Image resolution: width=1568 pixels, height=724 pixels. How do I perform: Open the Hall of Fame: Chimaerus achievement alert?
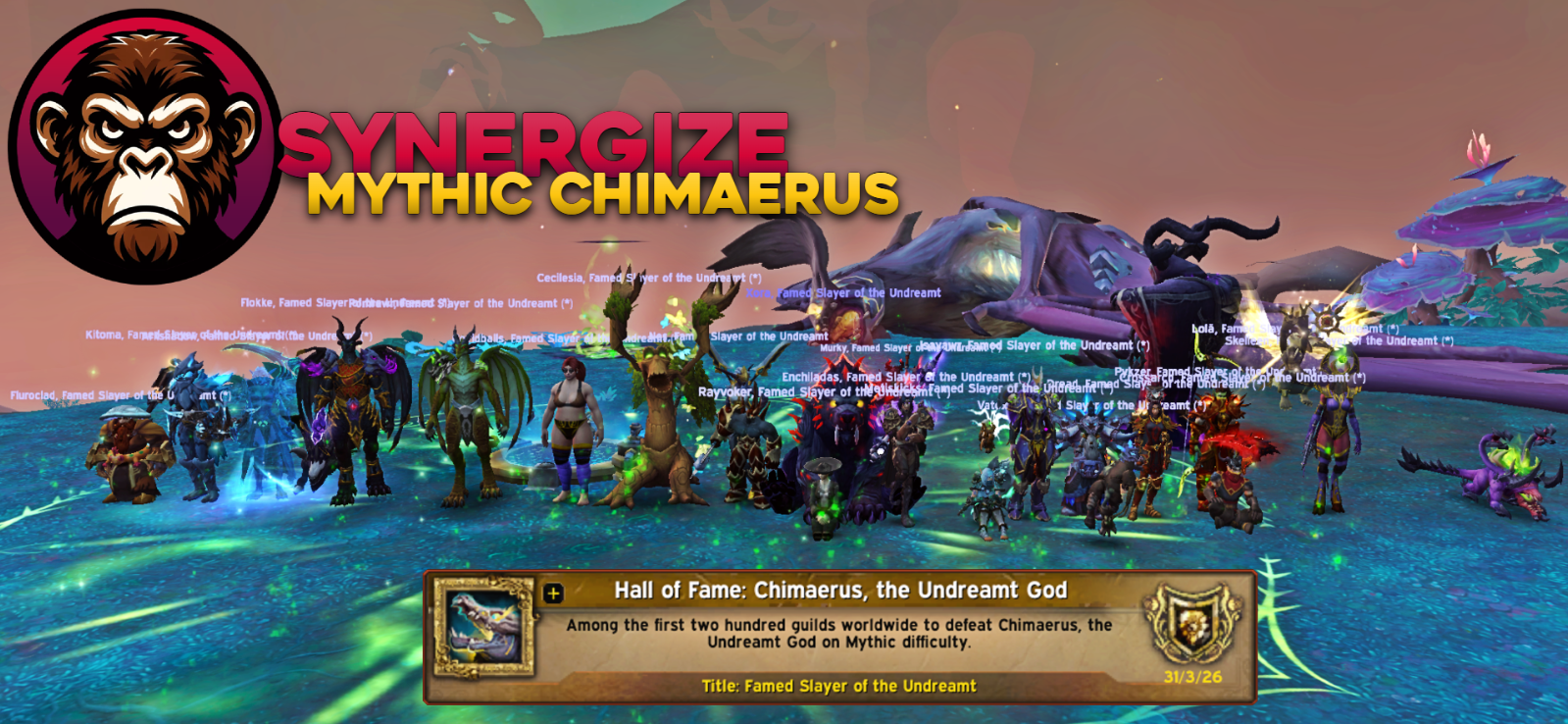[839, 591]
